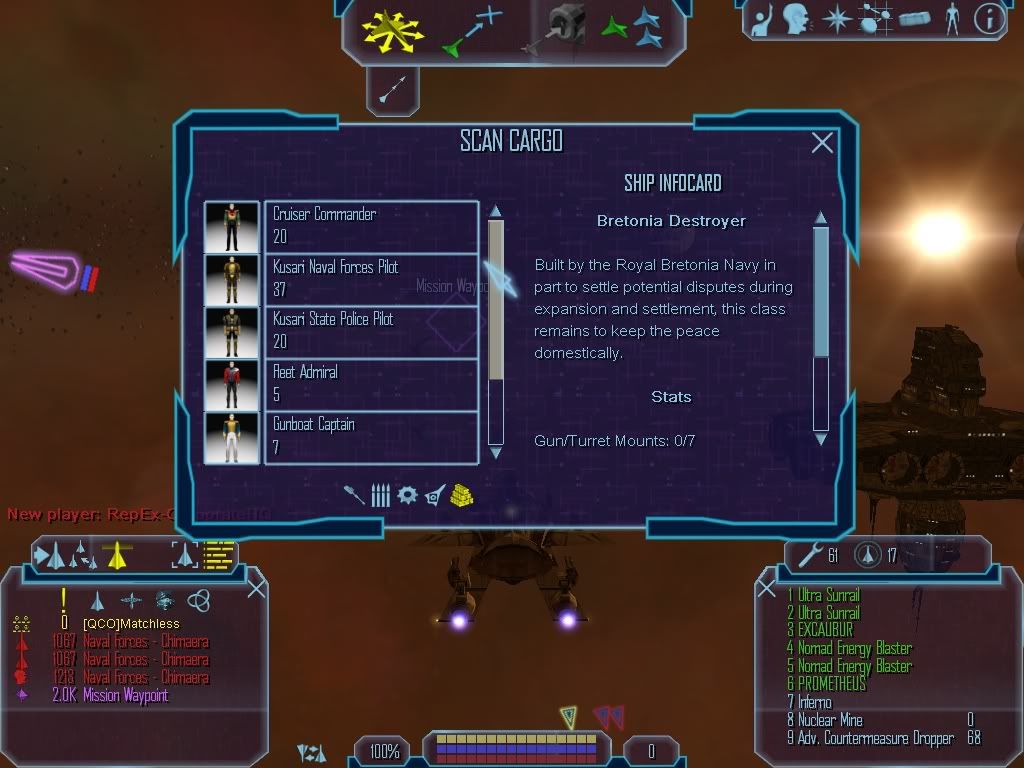1024x768 pixels.
Task: Open the chat talking-head icon
Action: [795, 19]
